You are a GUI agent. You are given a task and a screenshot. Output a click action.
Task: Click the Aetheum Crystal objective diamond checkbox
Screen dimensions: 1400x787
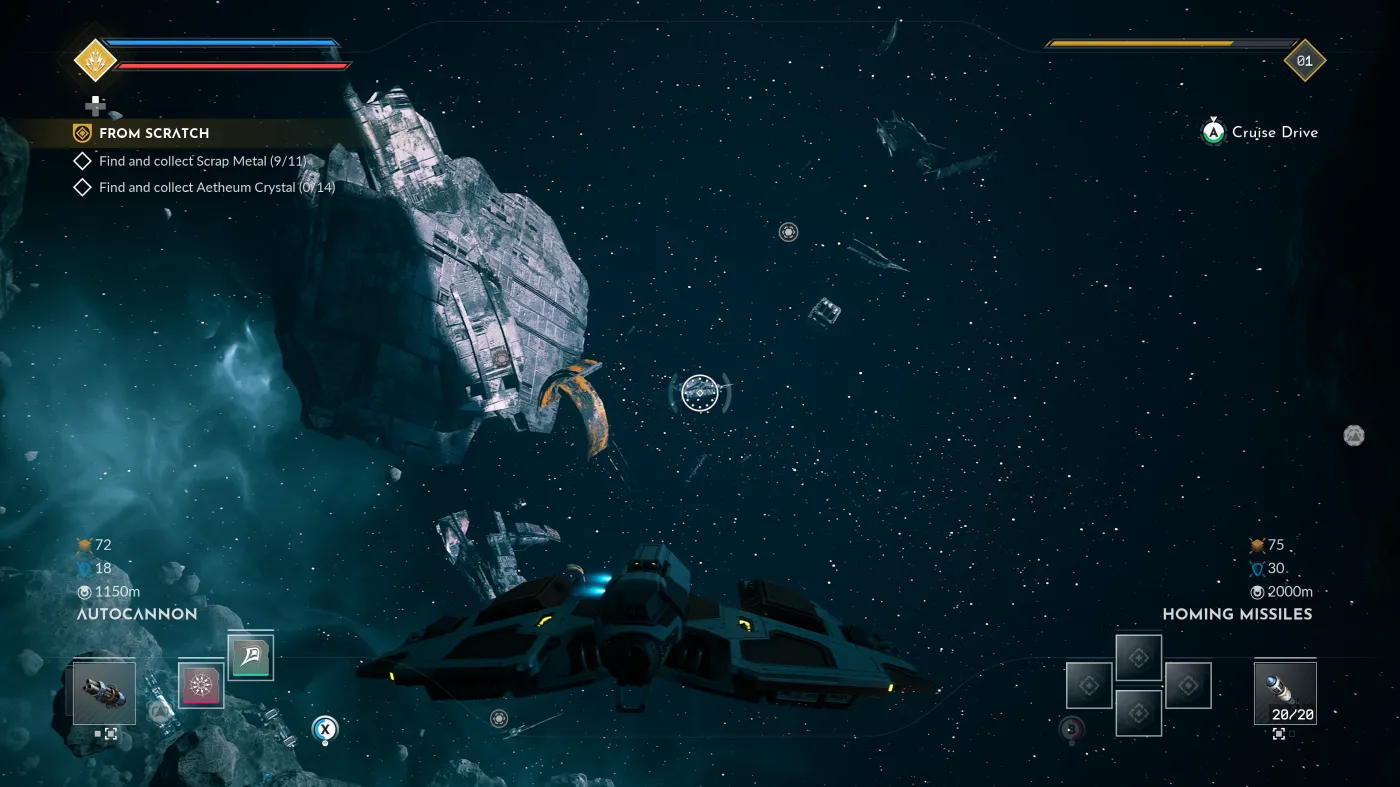(x=81, y=187)
